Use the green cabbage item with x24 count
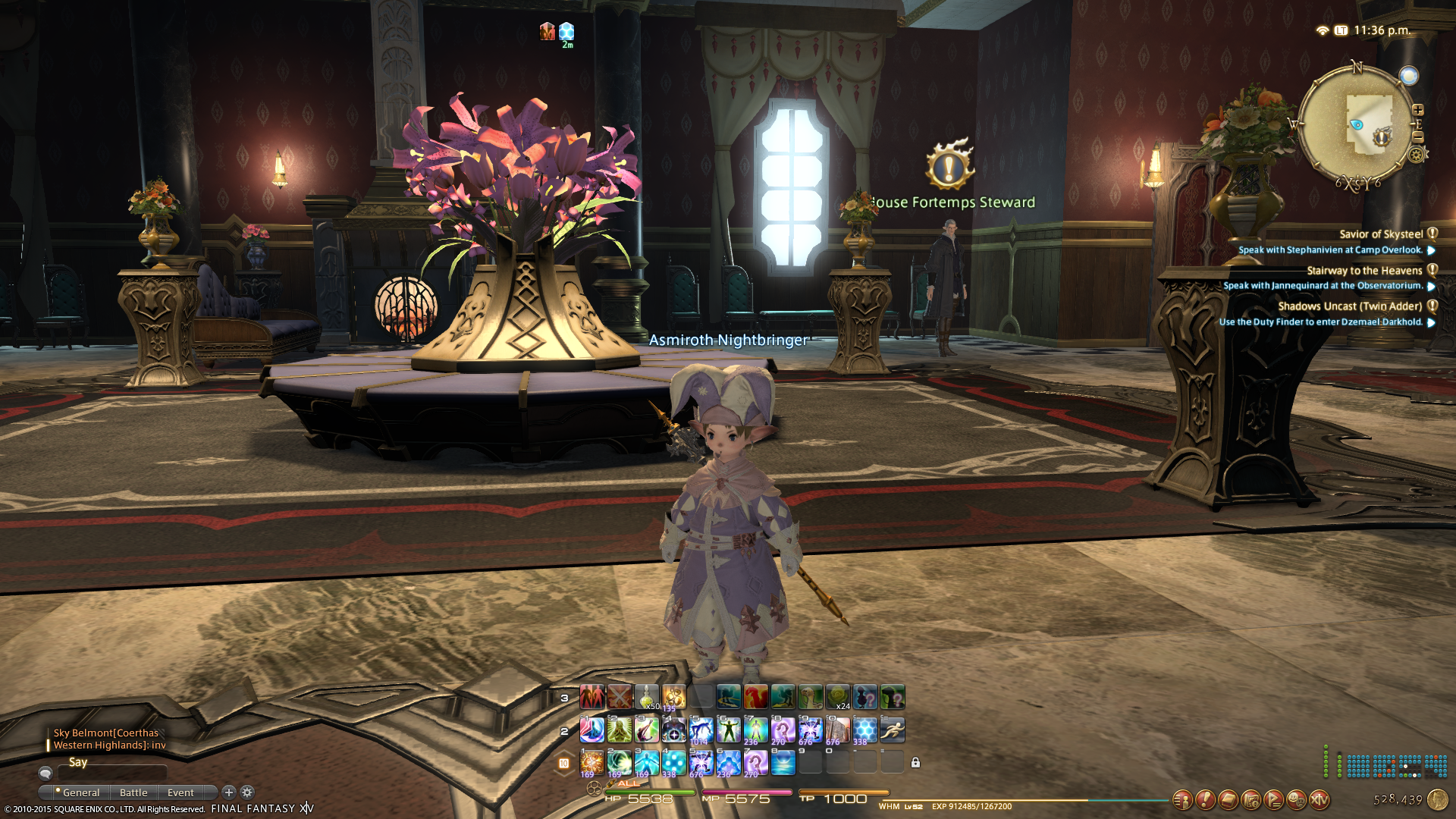The width and height of the screenshot is (1456, 819). [x=838, y=697]
